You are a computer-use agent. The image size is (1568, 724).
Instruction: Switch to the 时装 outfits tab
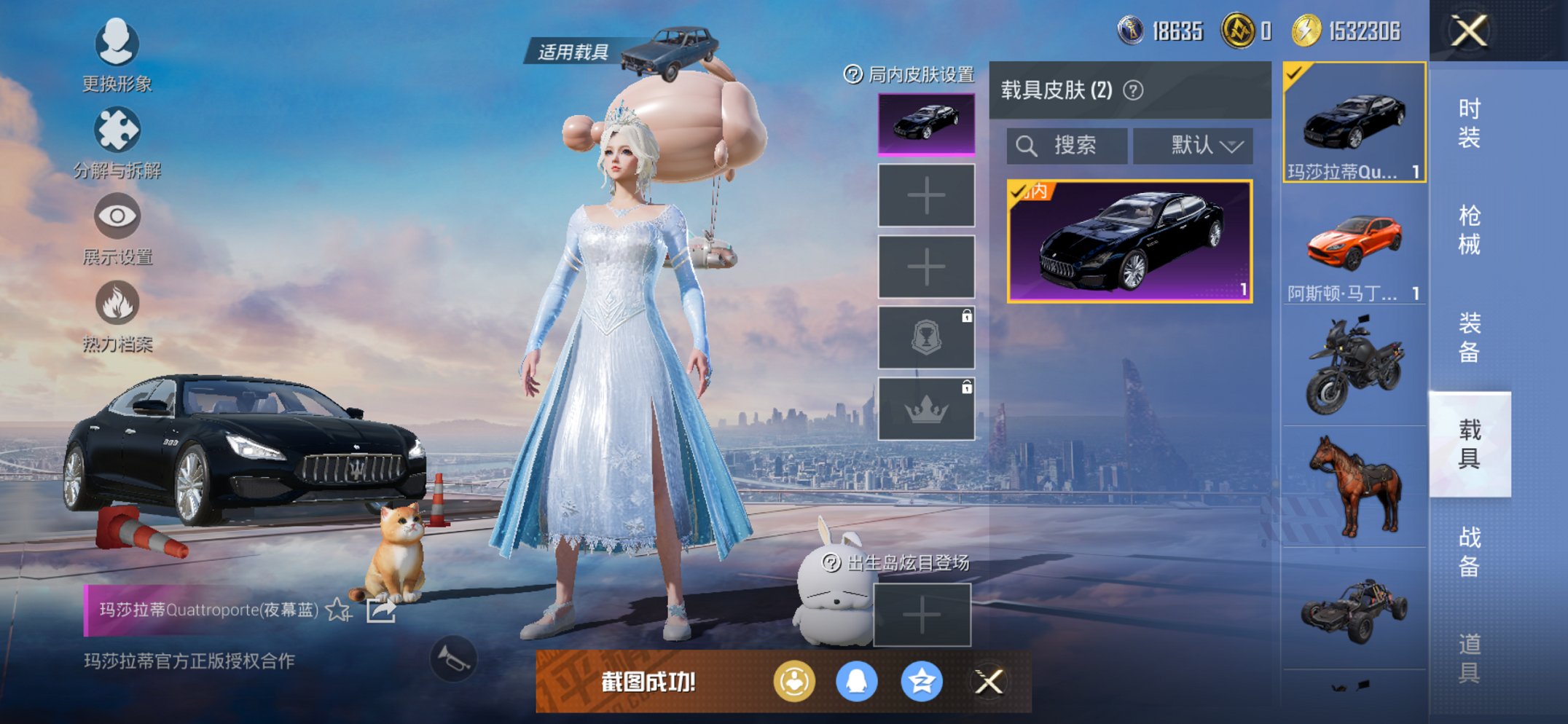coord(1468,123)
